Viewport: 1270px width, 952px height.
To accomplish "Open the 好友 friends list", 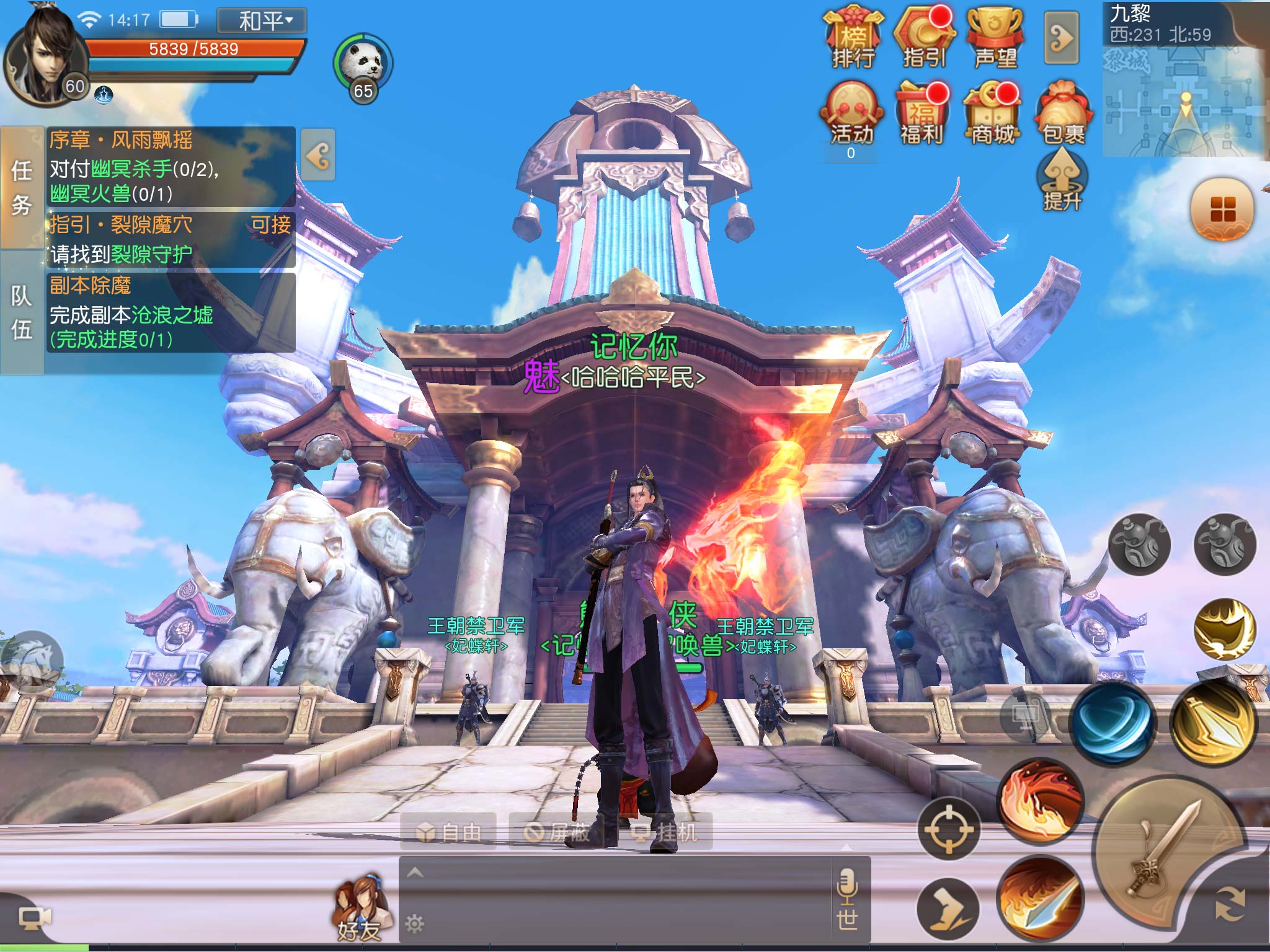I will pyautogui.click(x=360, y=911).
